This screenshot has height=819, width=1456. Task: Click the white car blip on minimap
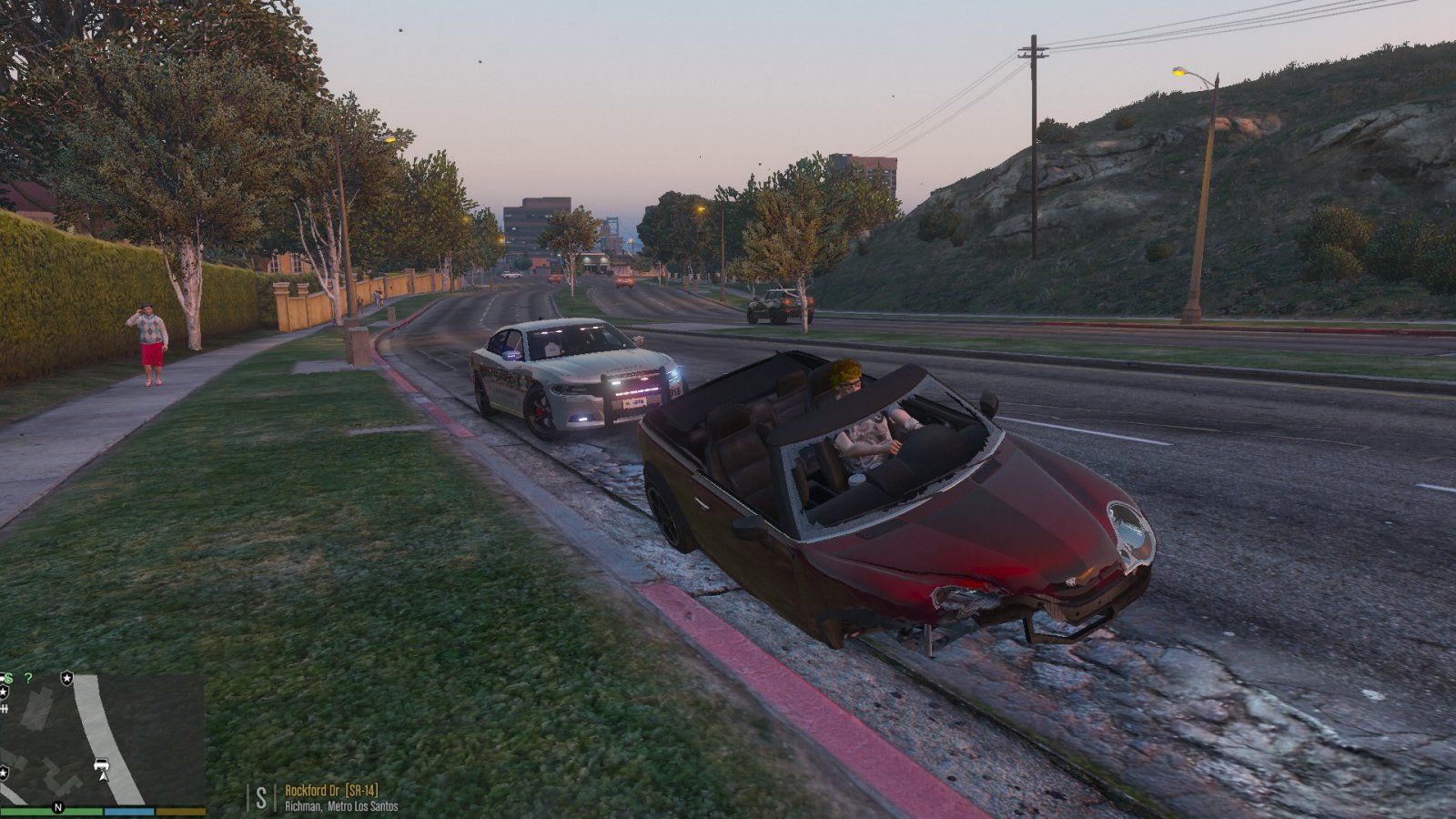pos(102,763)
